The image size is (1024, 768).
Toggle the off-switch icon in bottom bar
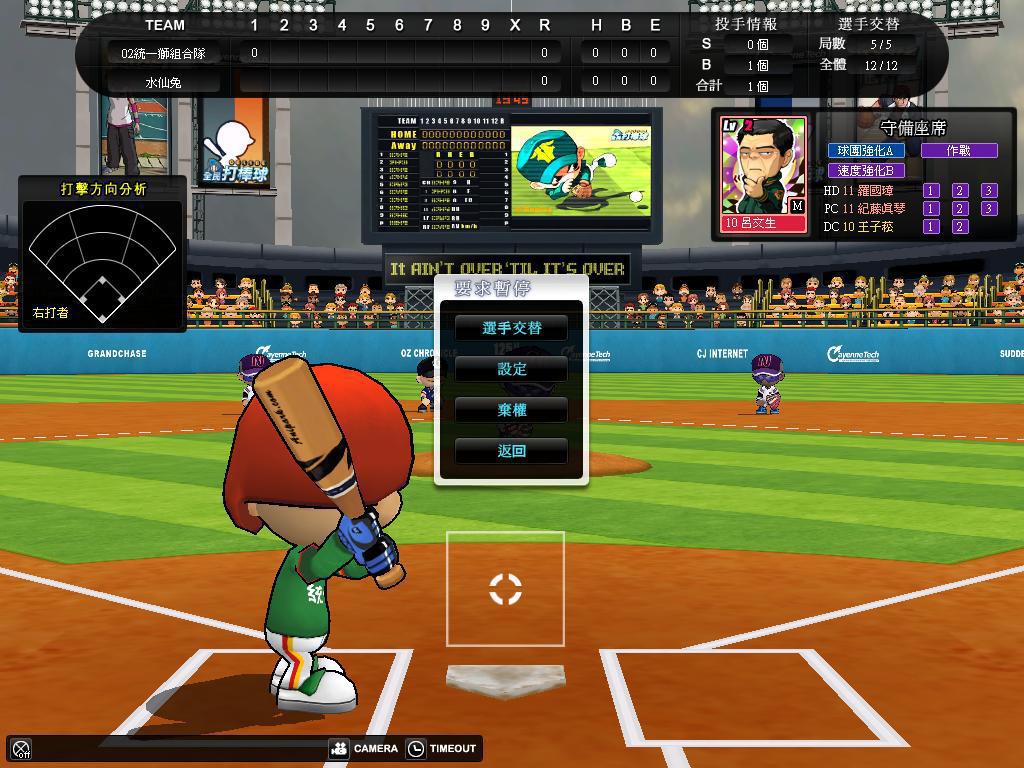(x=21, y=748)
